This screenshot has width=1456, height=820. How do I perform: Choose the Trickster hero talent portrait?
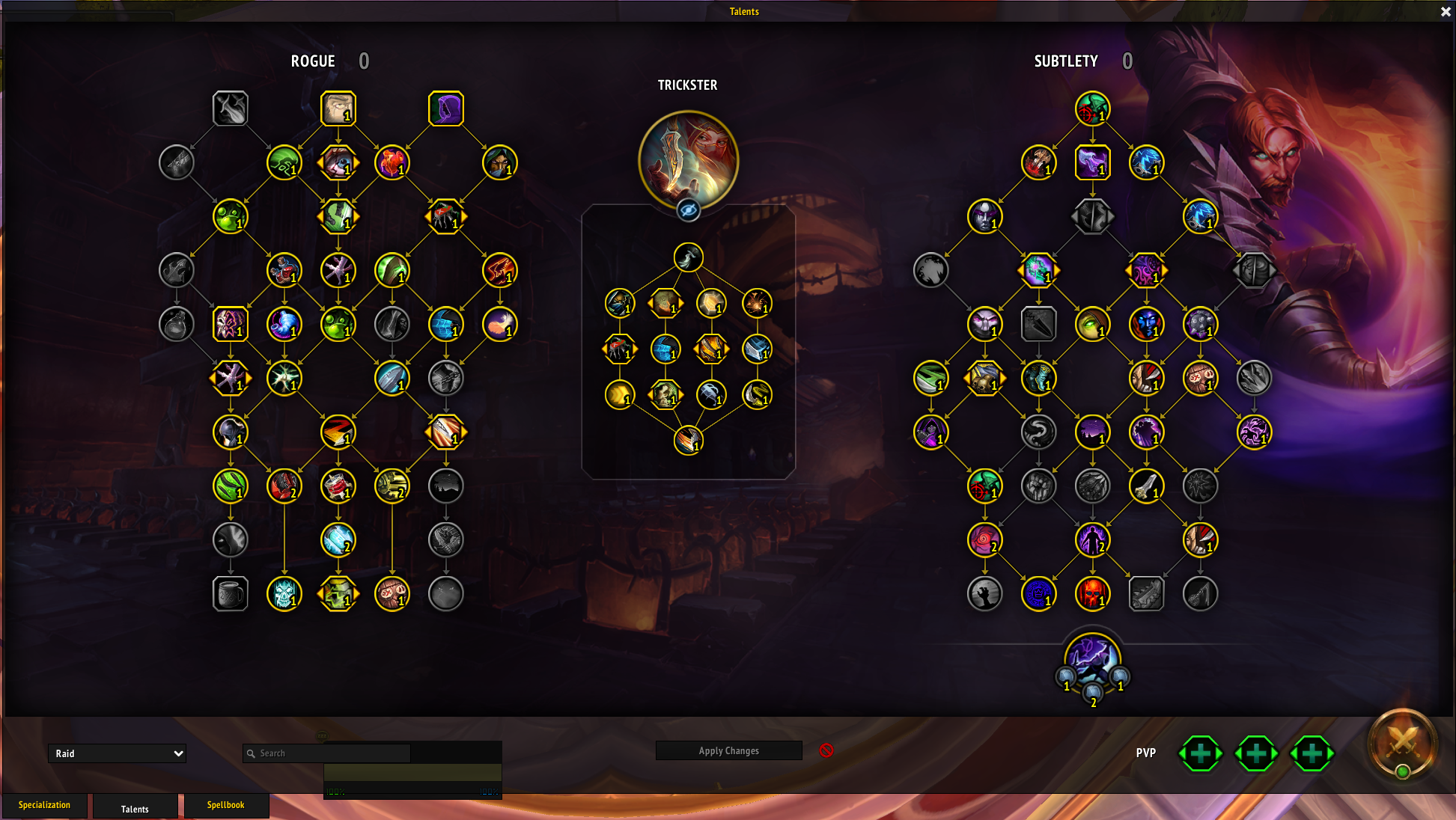[x=688, y=159]
